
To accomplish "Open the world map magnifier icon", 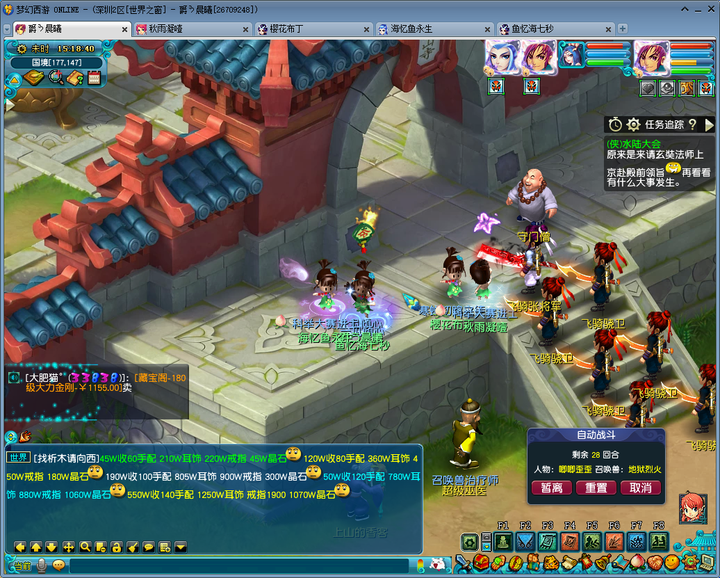I will pos(56,78).
